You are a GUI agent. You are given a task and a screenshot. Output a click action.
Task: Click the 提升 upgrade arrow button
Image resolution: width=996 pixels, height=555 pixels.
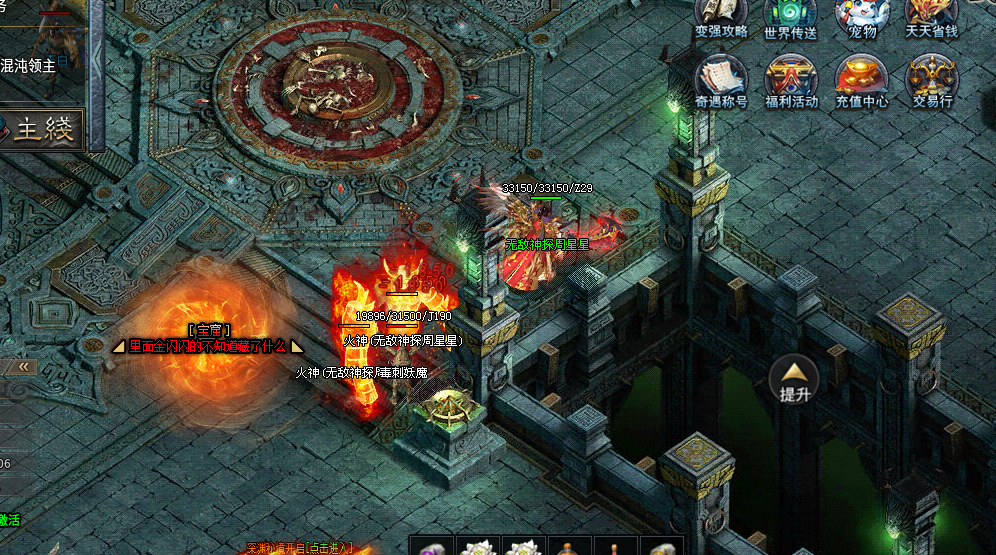(x=794, y=379)
